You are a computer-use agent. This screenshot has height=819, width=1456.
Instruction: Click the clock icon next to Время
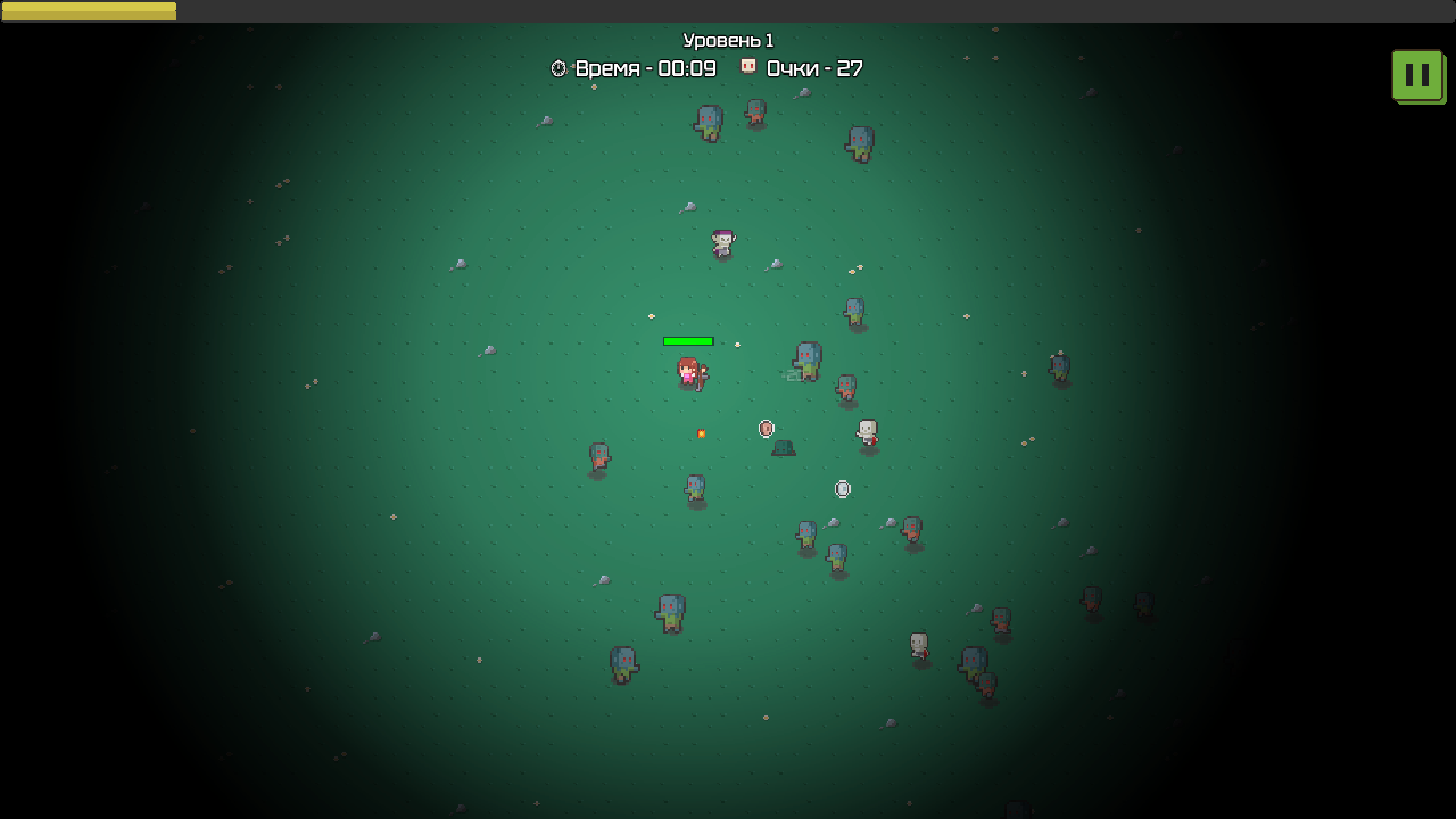point(559,68)
